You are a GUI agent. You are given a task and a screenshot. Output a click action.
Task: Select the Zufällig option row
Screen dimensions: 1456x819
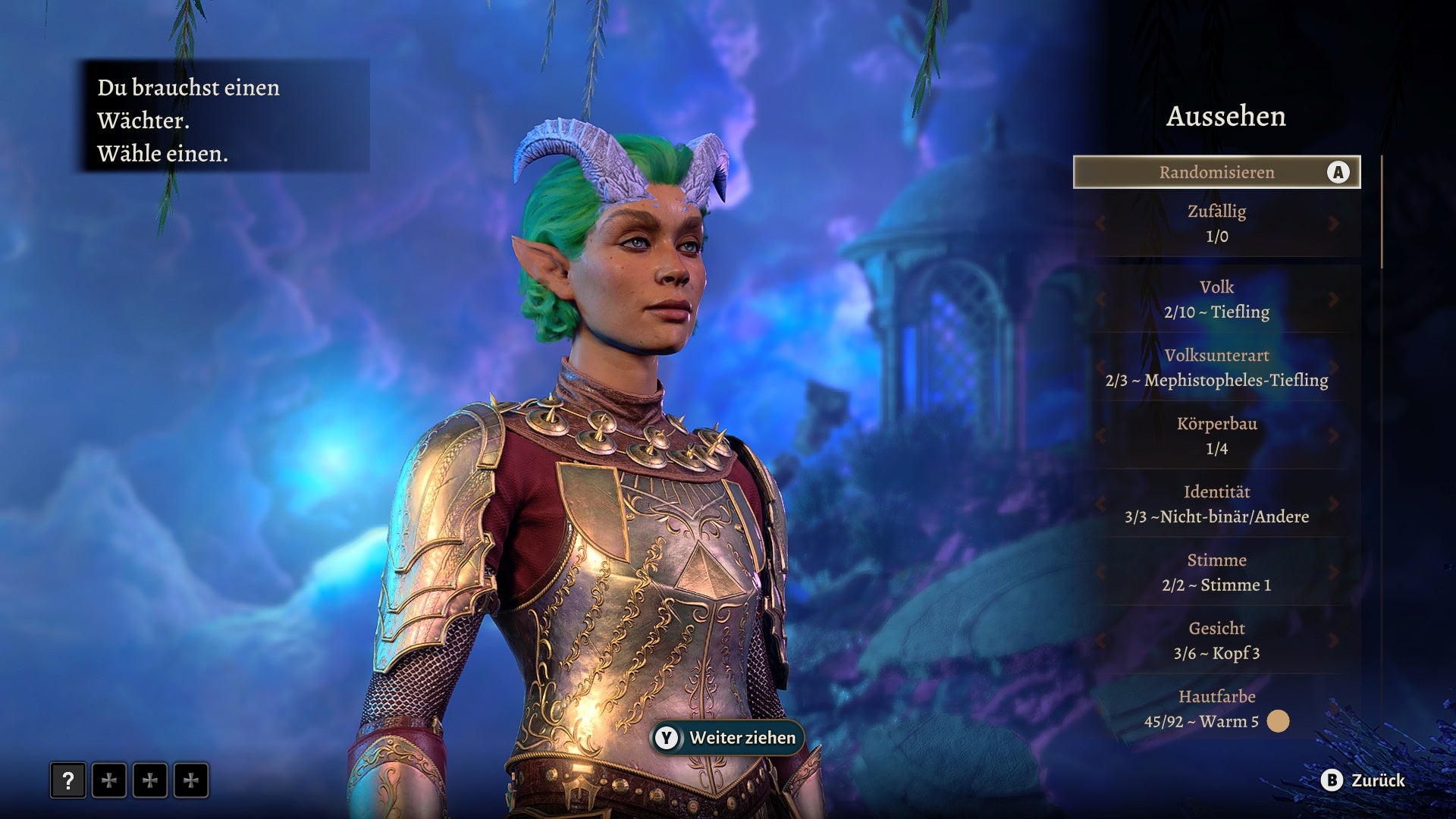coord(1216,224)
